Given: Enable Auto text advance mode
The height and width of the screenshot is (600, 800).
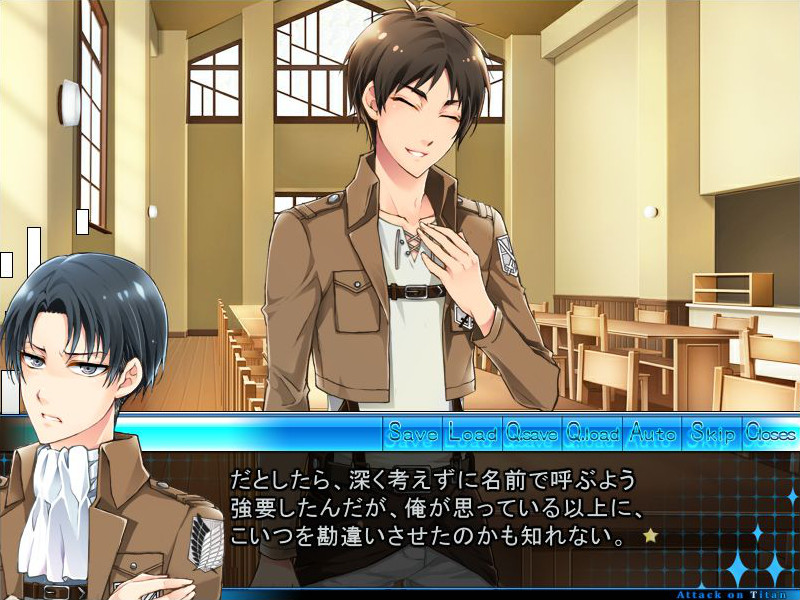Looking at the screenshot, I should tap(652, 433).
